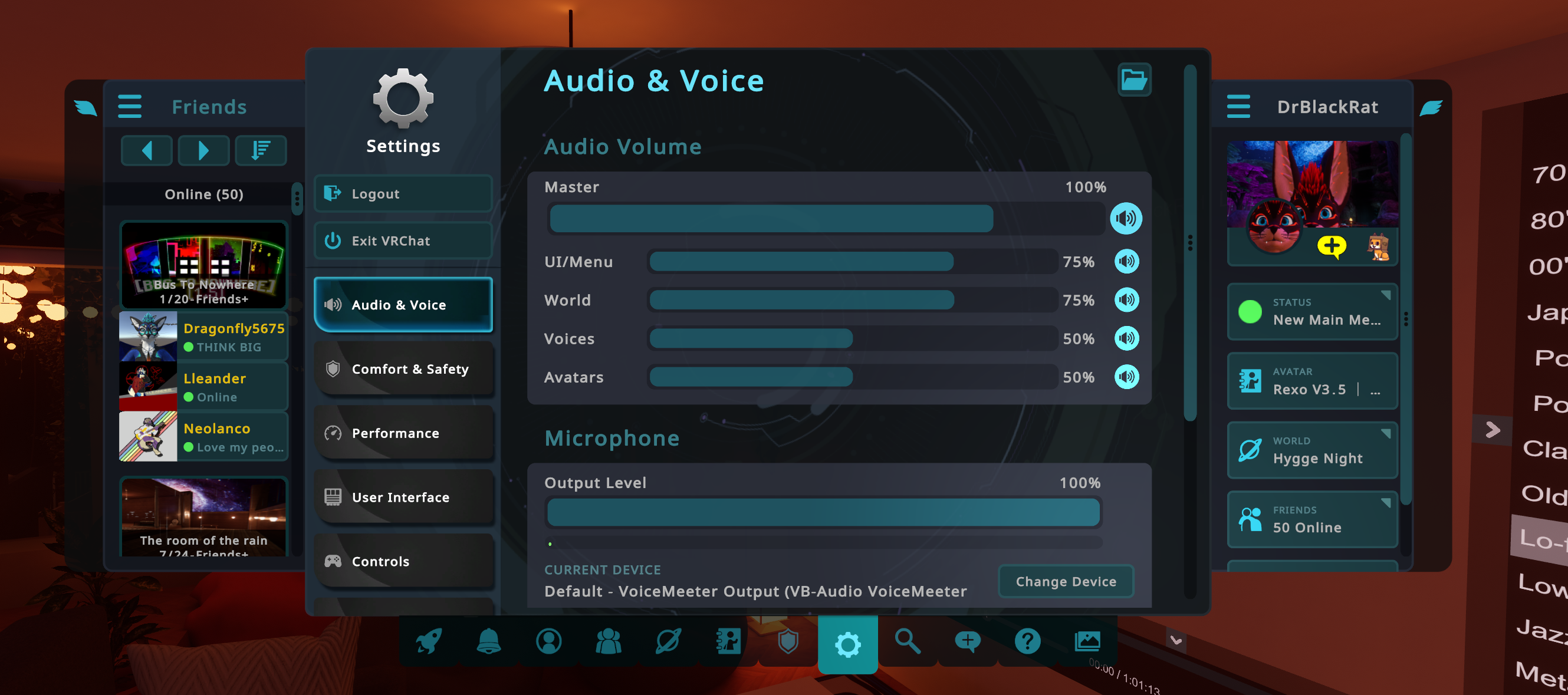Open User Interface settings
Viewport: 1568px width, 695px height.
402,496
